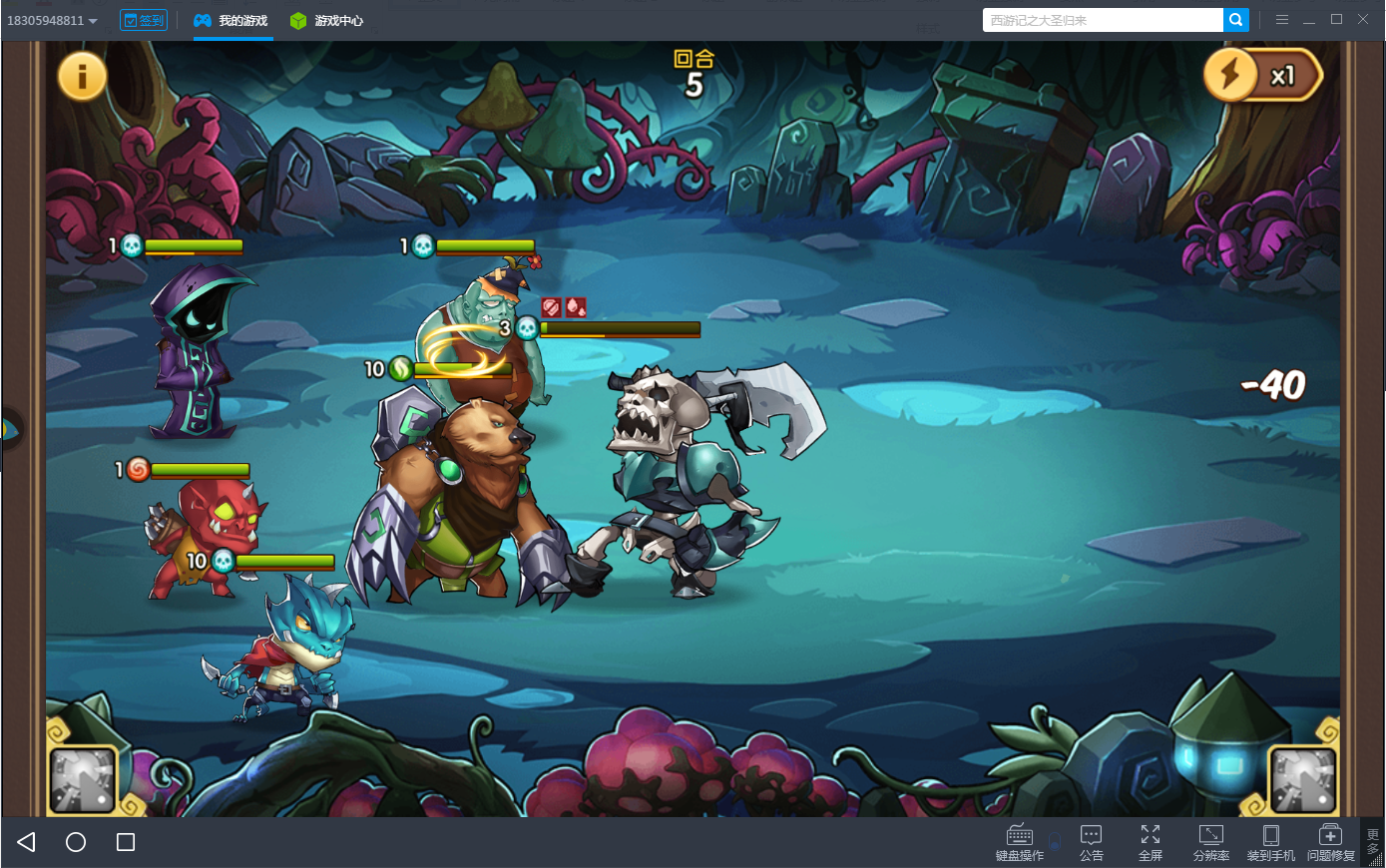Open the 分辨率 resolution options

click(x=1210, y=842)
